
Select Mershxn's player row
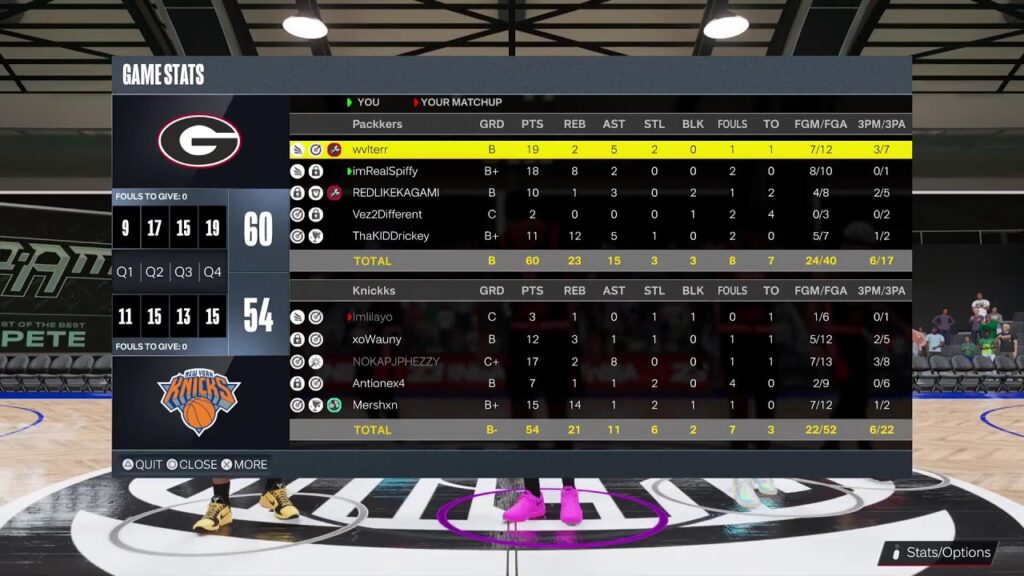click(x=600, y=405)
